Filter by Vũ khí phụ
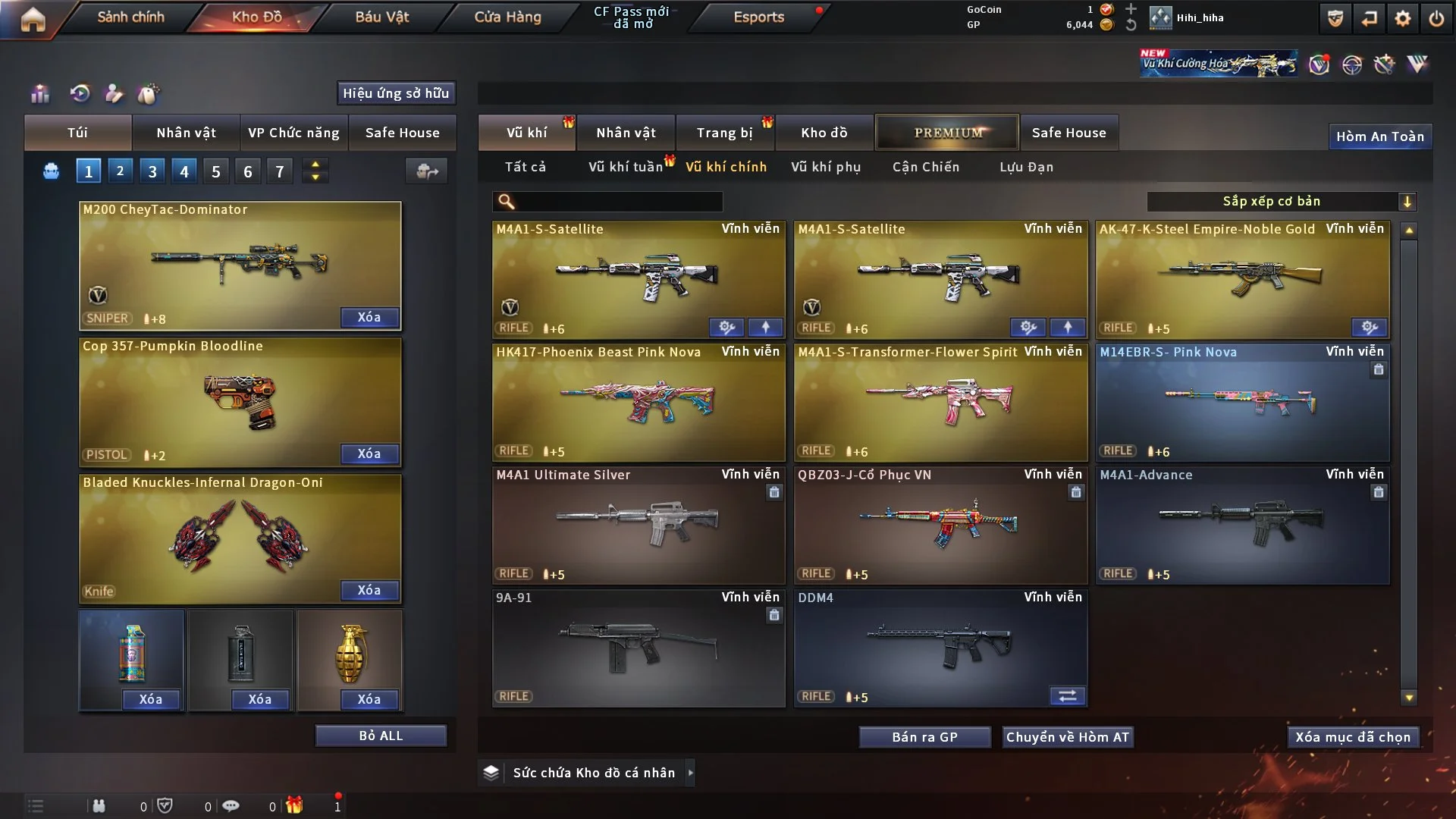This screenshot has height=819, width=1456. tap(826, 167)
